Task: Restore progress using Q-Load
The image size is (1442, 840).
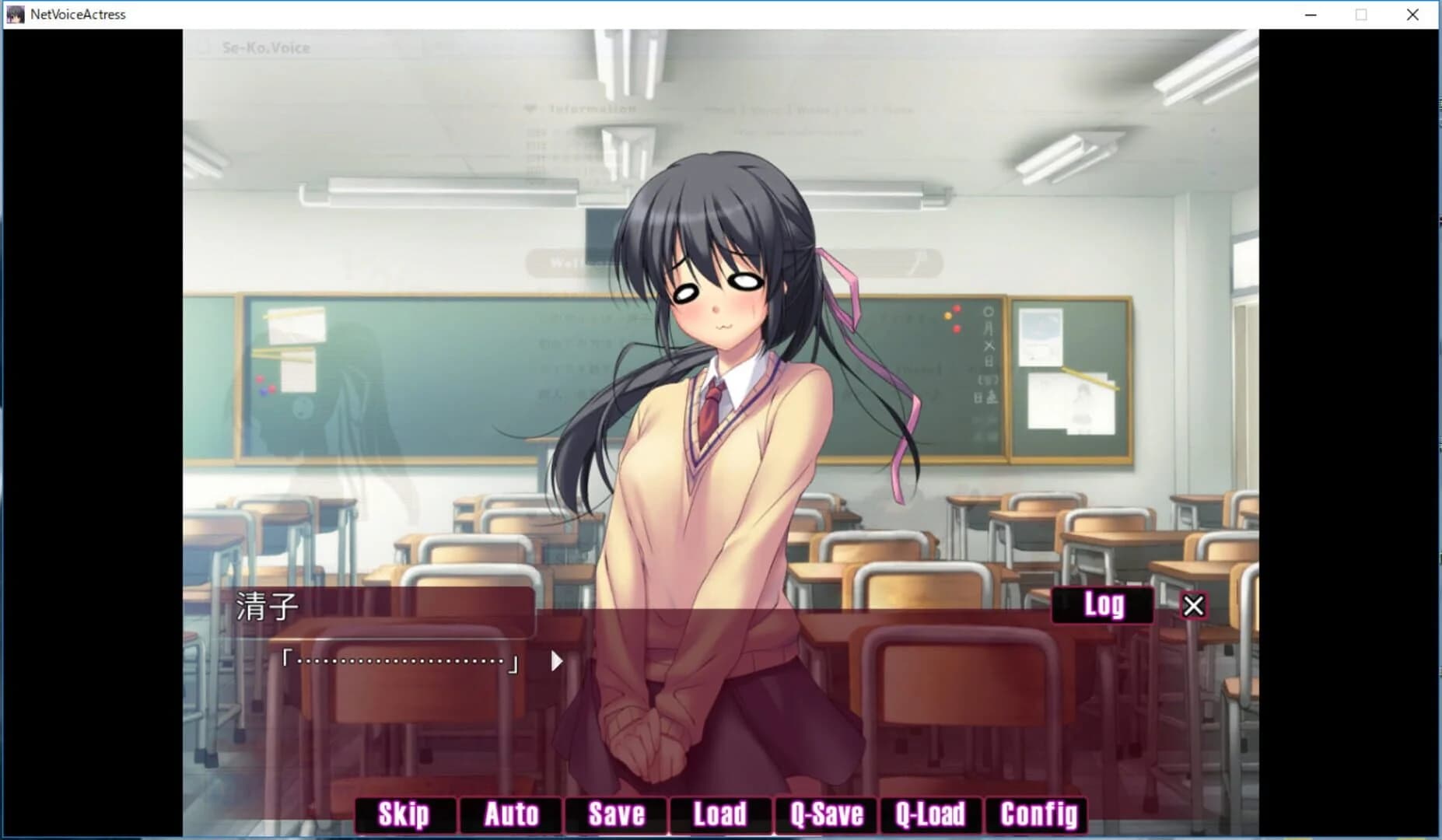Action: 930,814
